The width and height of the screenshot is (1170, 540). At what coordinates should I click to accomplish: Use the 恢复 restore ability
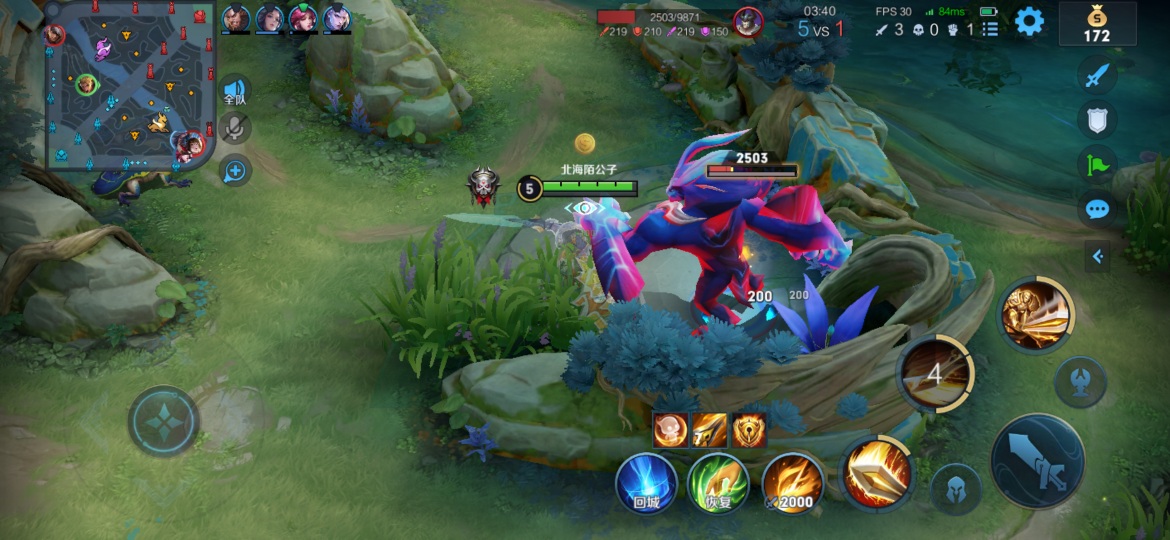(x=718, y=483)
